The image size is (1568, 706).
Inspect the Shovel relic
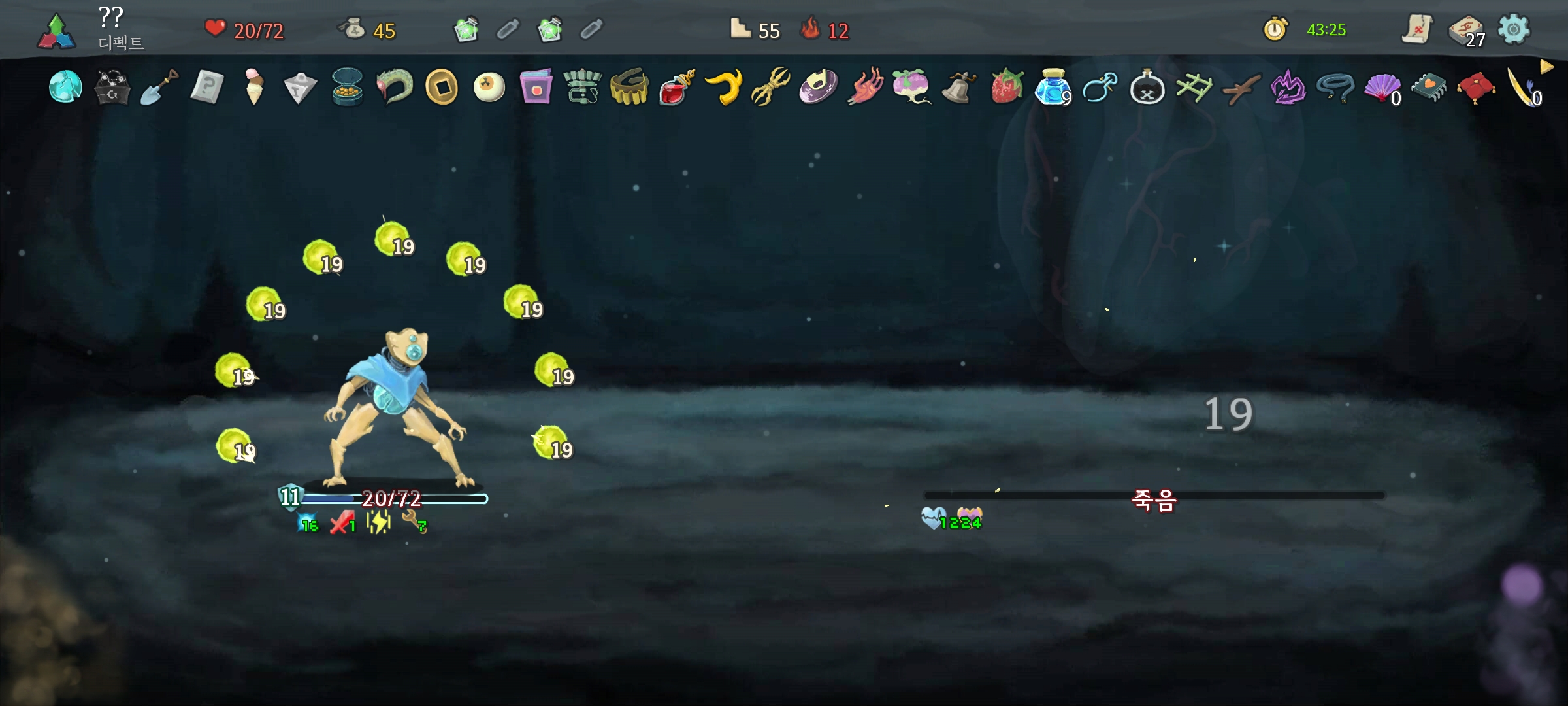[x=159, y=87]
